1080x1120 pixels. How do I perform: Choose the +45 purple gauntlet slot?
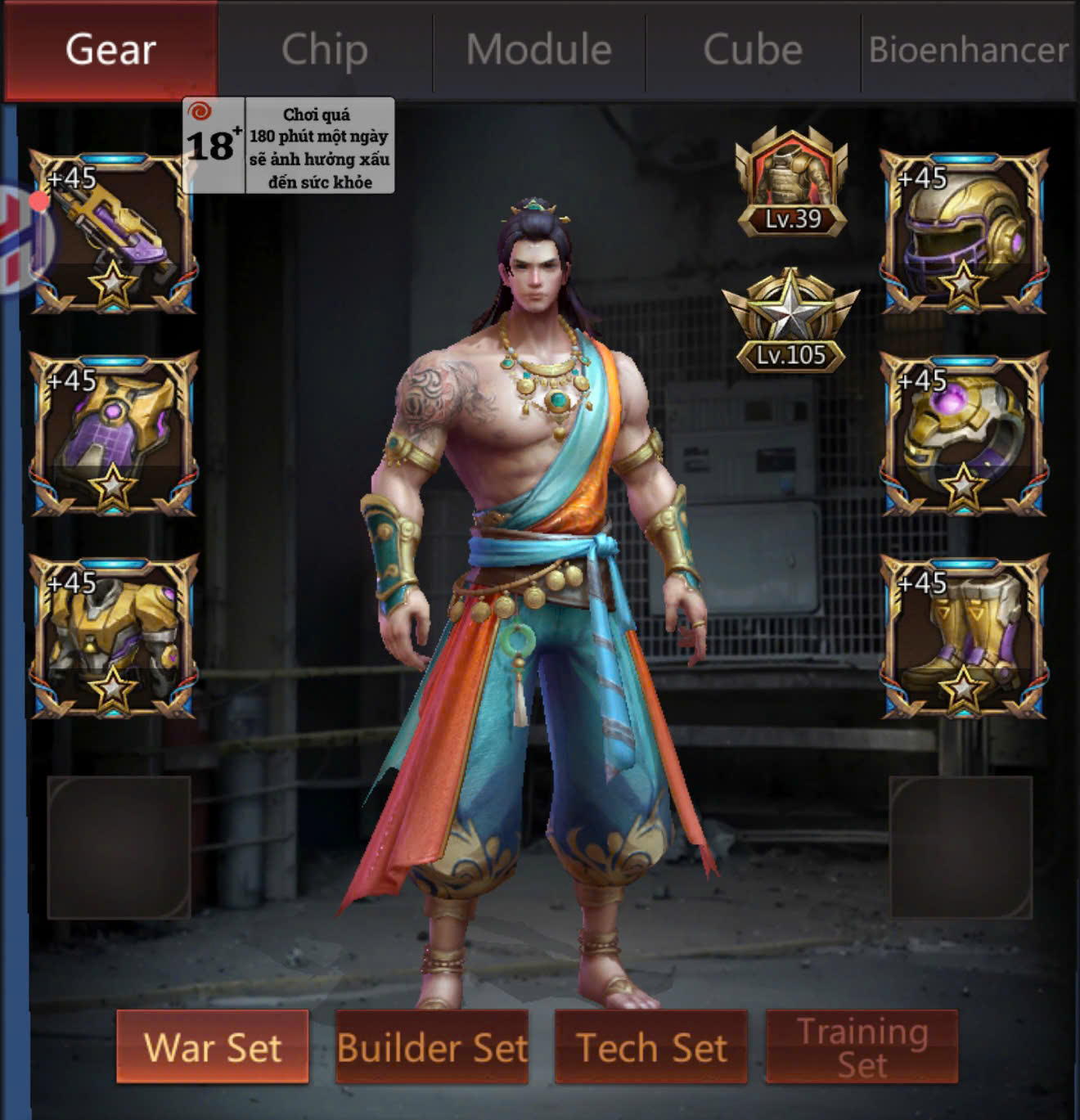tap(113, 434)
